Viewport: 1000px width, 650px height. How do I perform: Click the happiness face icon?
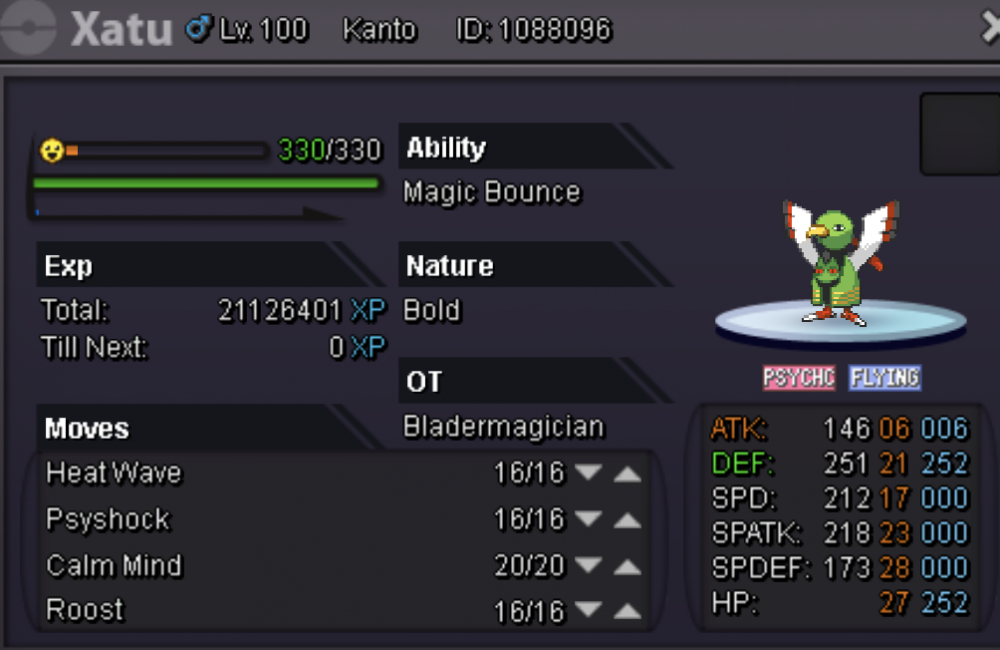coord(52,151)
